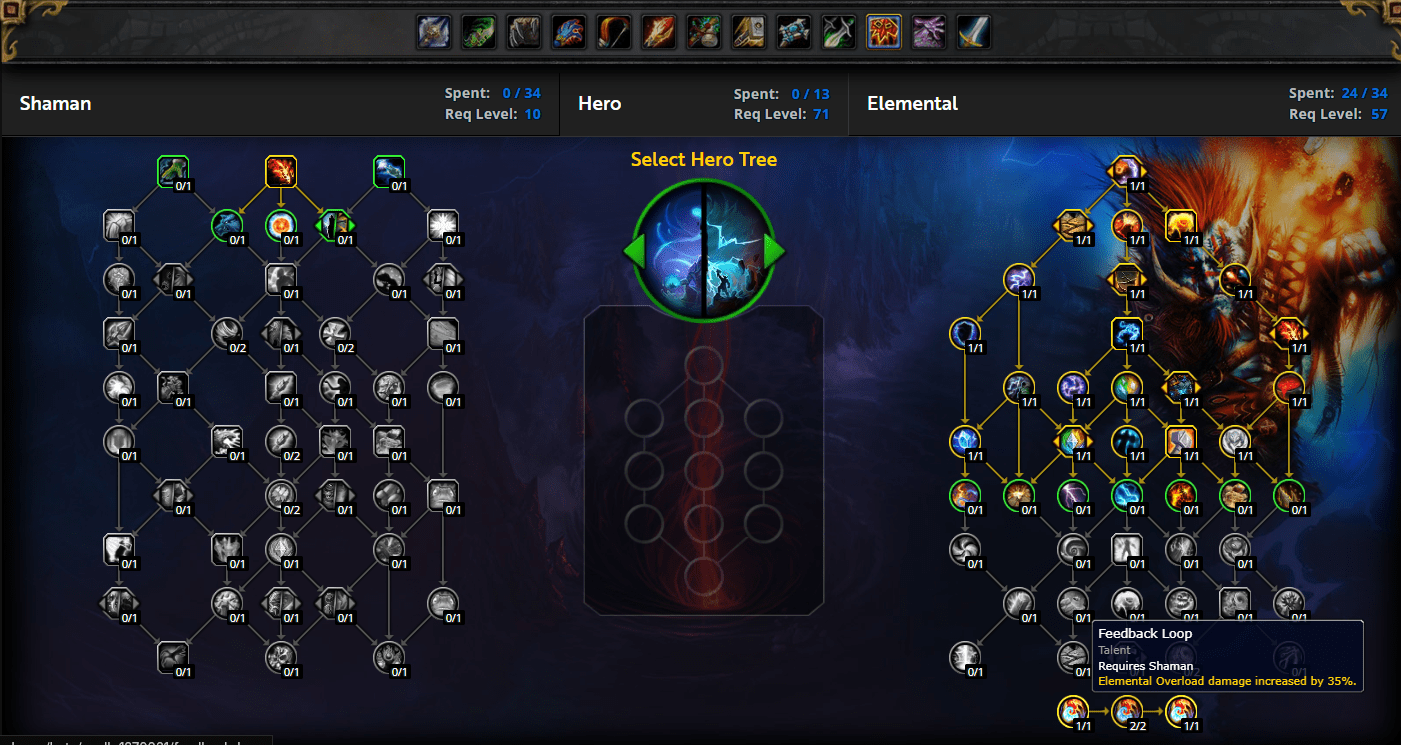Cycle hero trees with the left green arrow

(632, 252)
